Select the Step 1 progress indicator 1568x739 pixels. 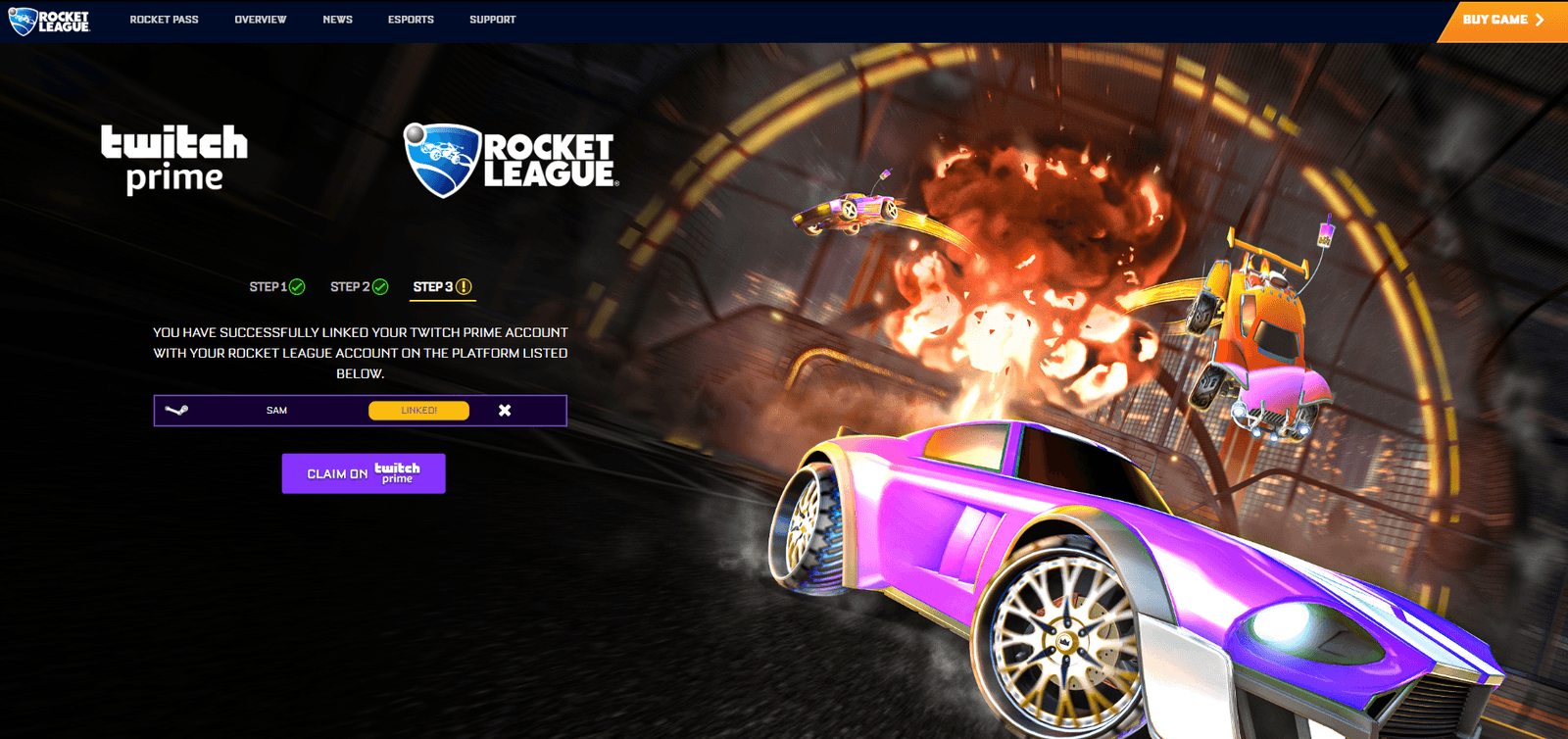(275, 287)
